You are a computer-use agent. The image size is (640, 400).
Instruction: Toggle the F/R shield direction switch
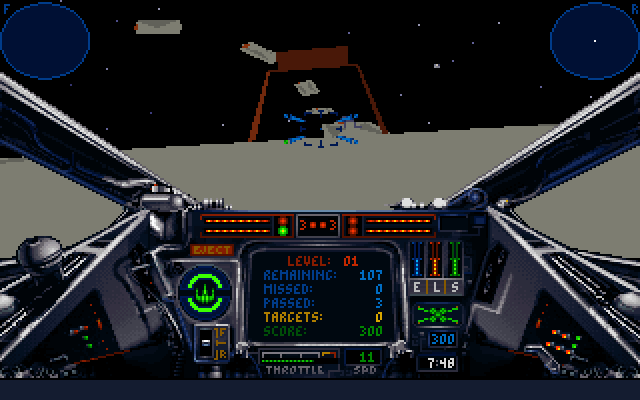pyautogui.click(x=219, y=342)
